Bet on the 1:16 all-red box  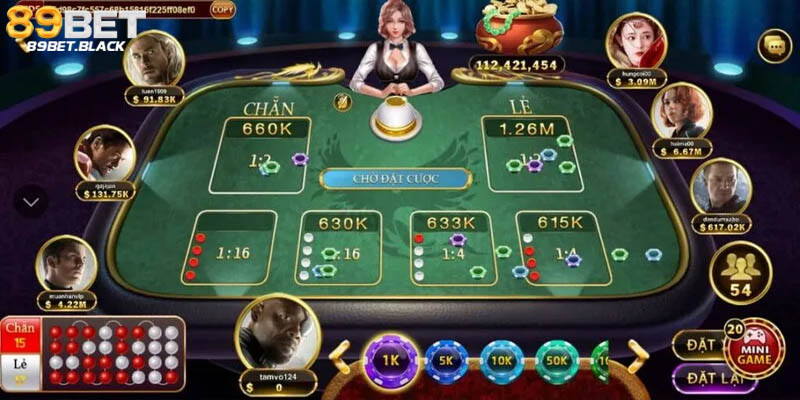coord(233,248)
